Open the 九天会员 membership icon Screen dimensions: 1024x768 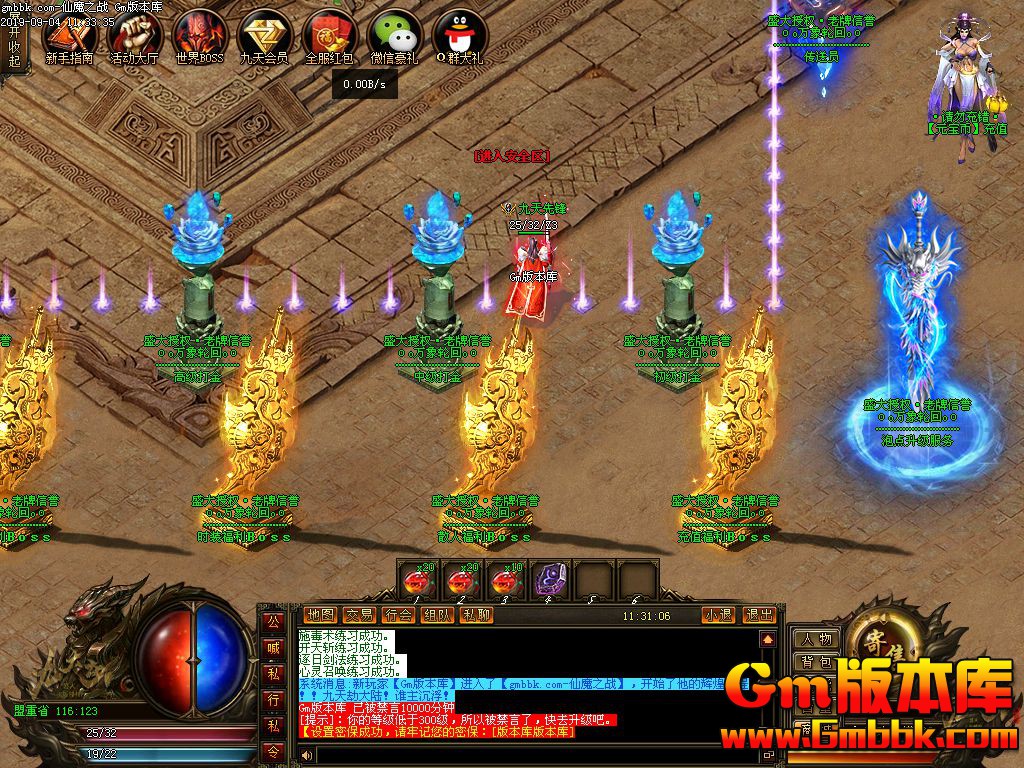pyautogui.click(x=264, y=37)
